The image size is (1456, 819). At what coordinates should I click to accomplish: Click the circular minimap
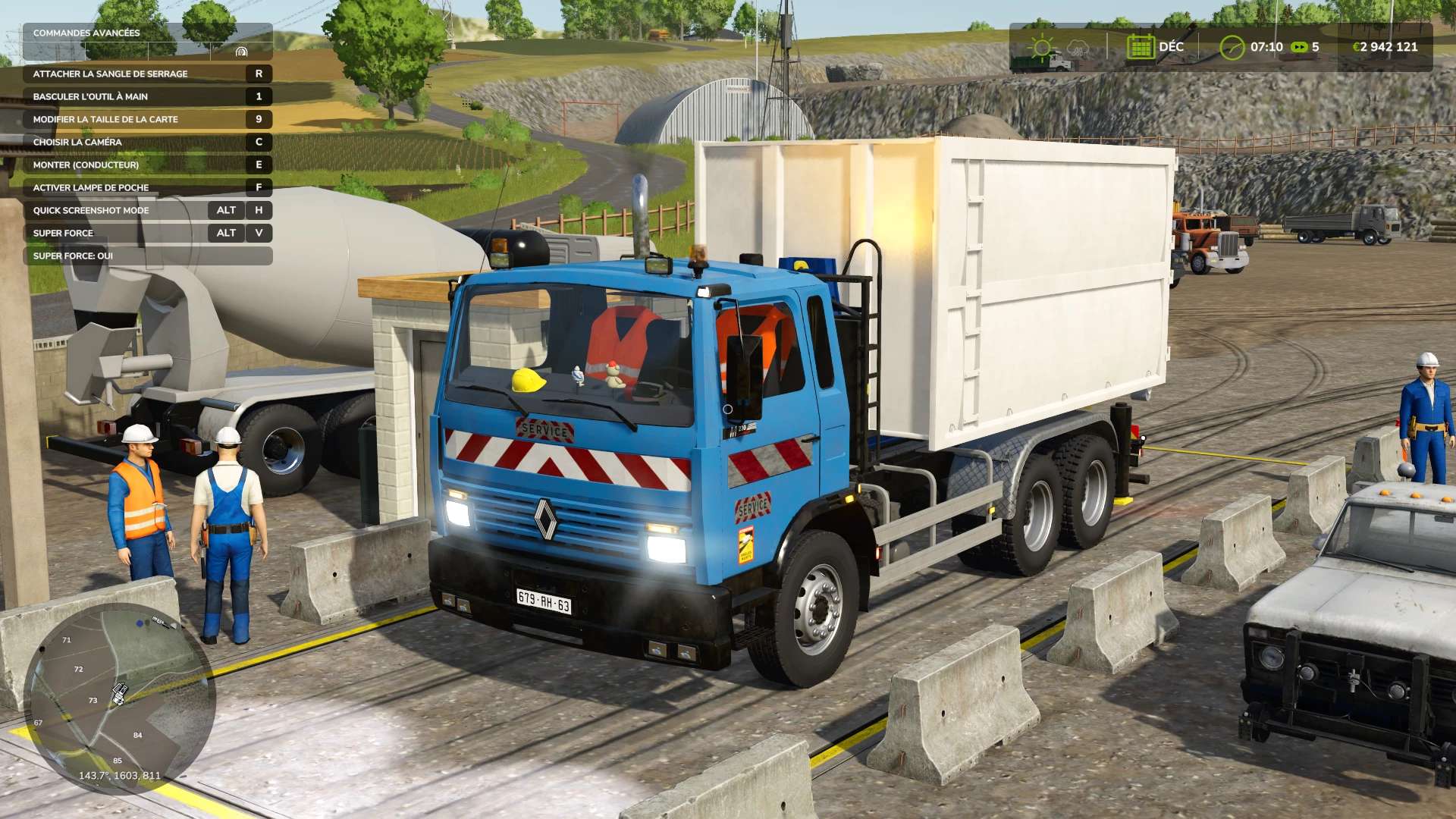120,698
